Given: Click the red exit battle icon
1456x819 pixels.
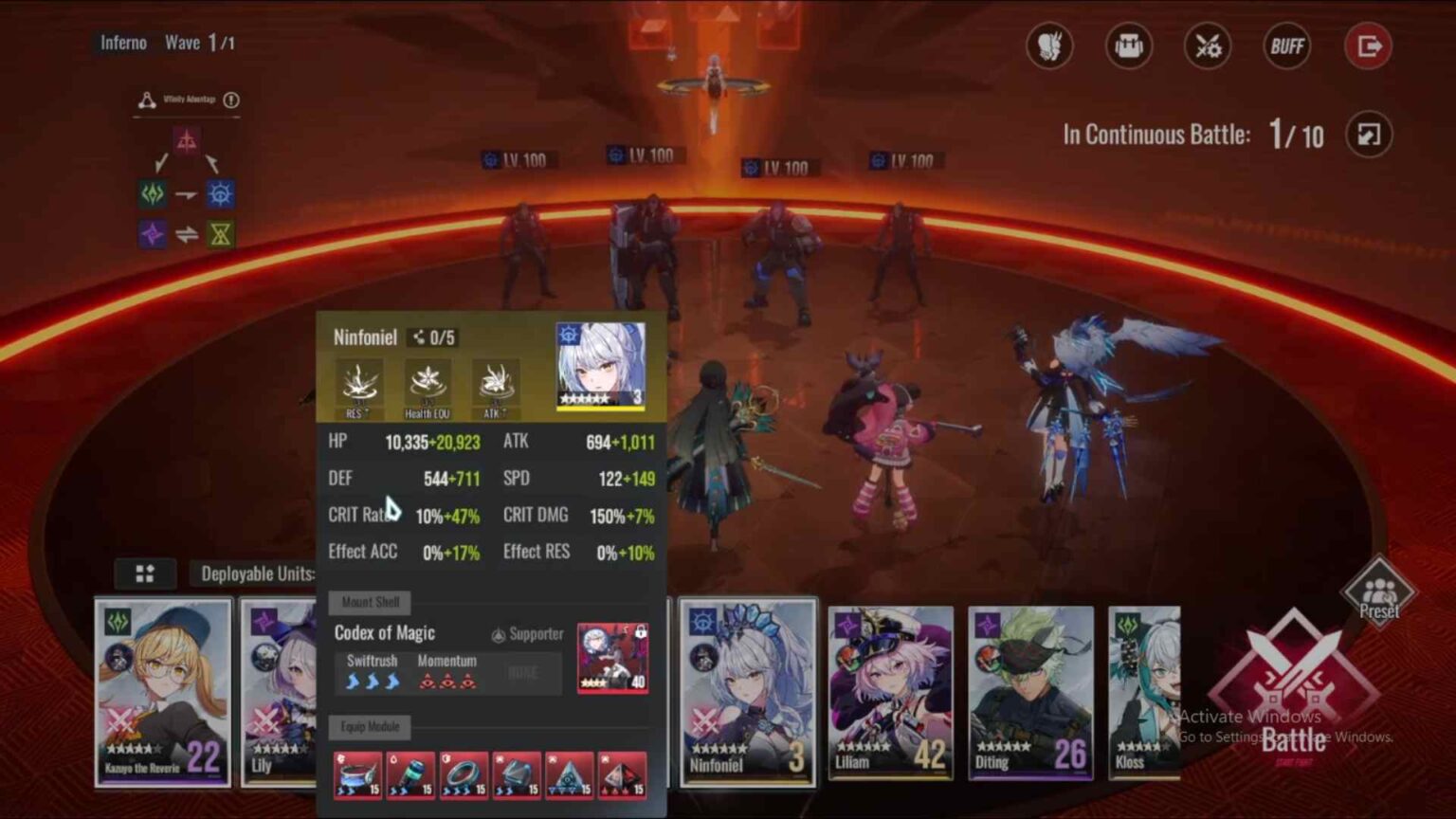Looking at the screenshot, I should coord(1368,45).
